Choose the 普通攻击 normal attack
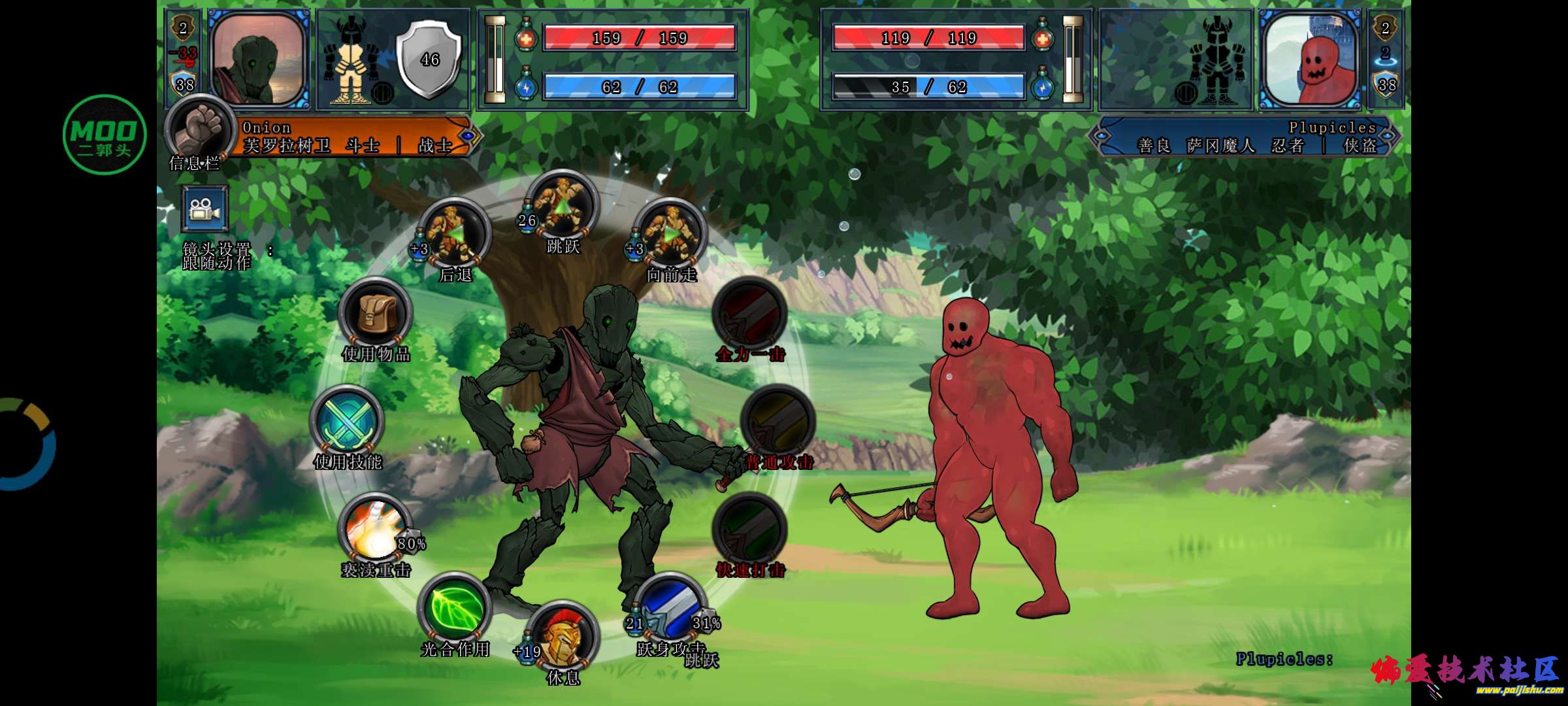Viewport: 1568px width, 706px height. coord(778,422)
